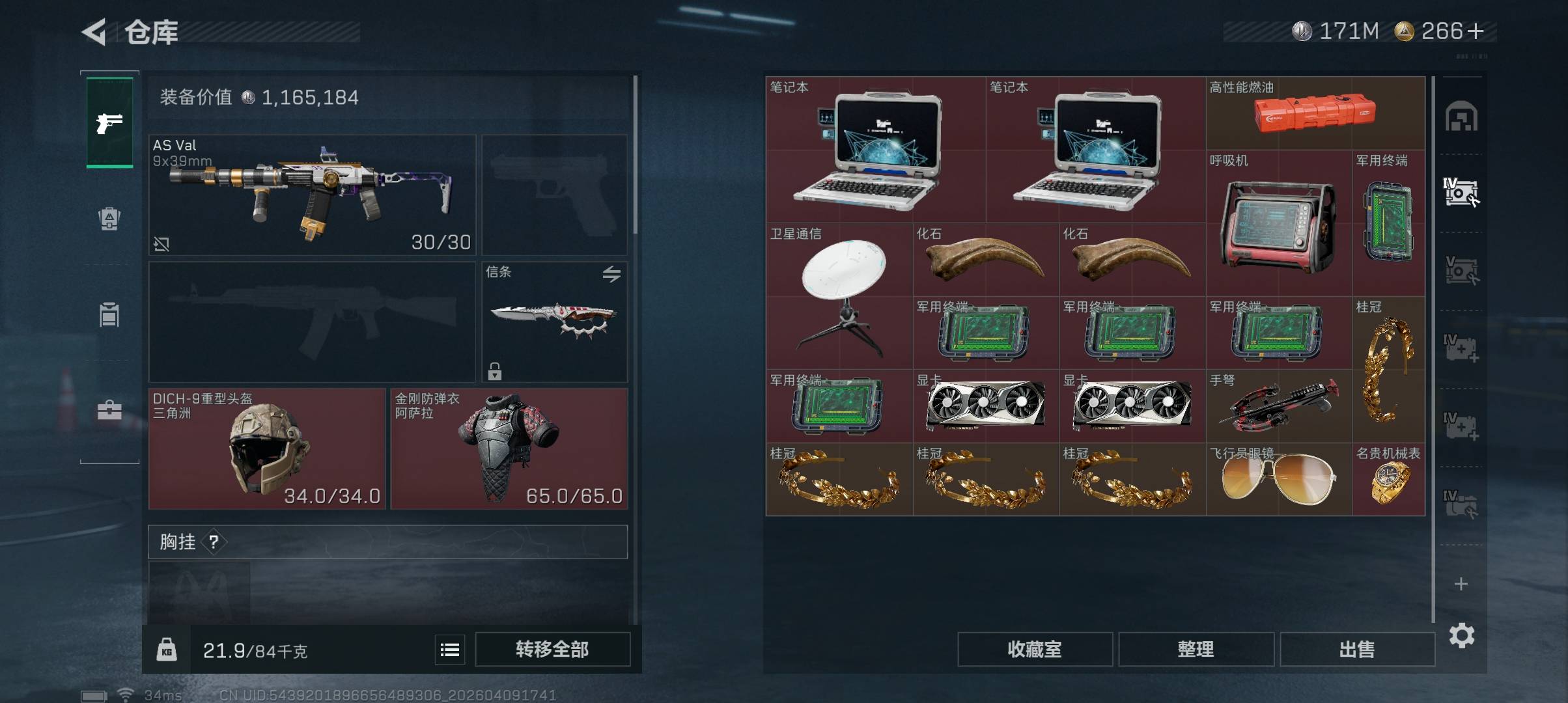Transfer everything with 转移全部
1568x703 pixels.
(x=552, y=649)
